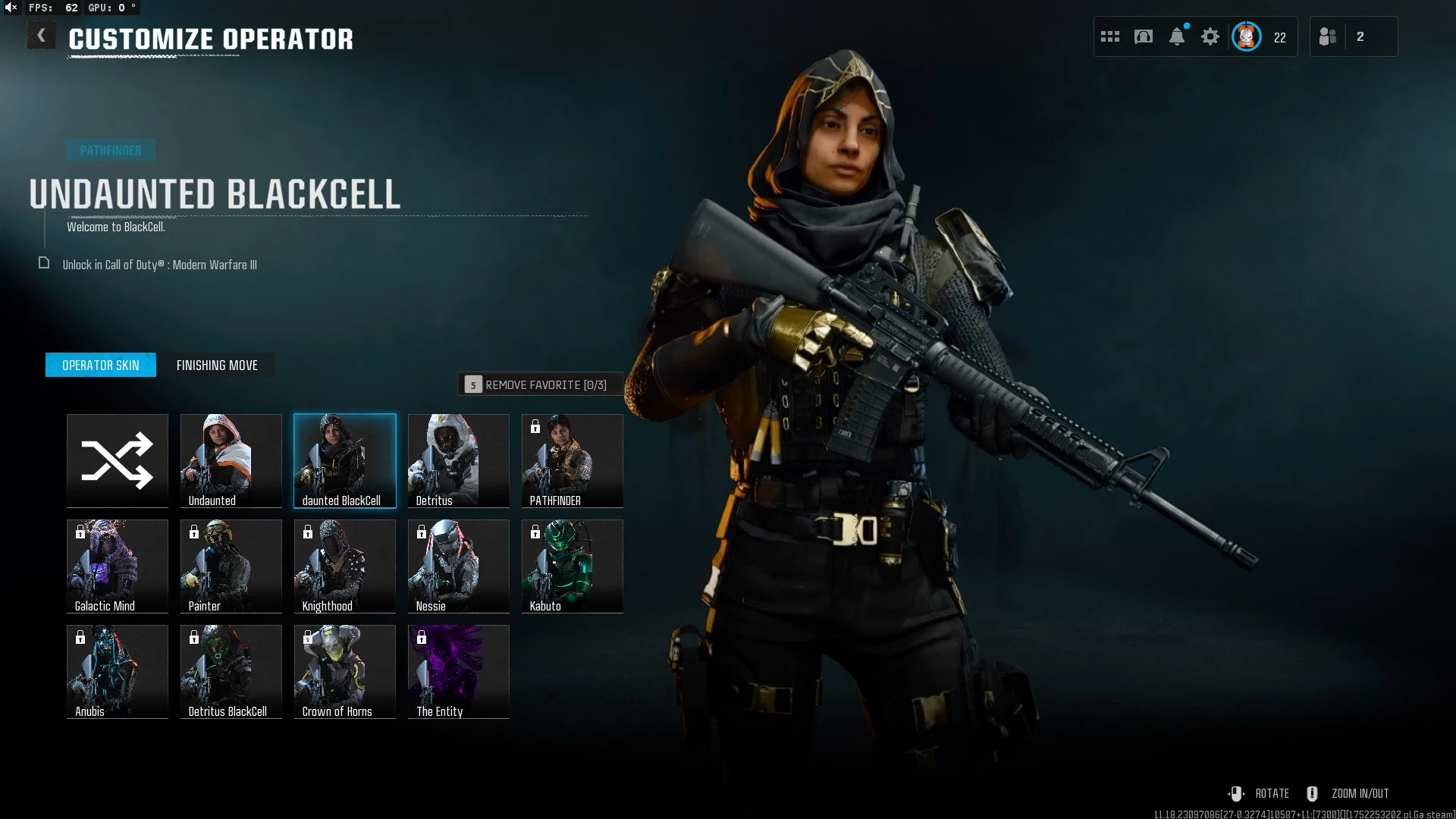Preview the Anubis skin
The width and height of the screenshot is (1456, 819).
click(118, 671)
